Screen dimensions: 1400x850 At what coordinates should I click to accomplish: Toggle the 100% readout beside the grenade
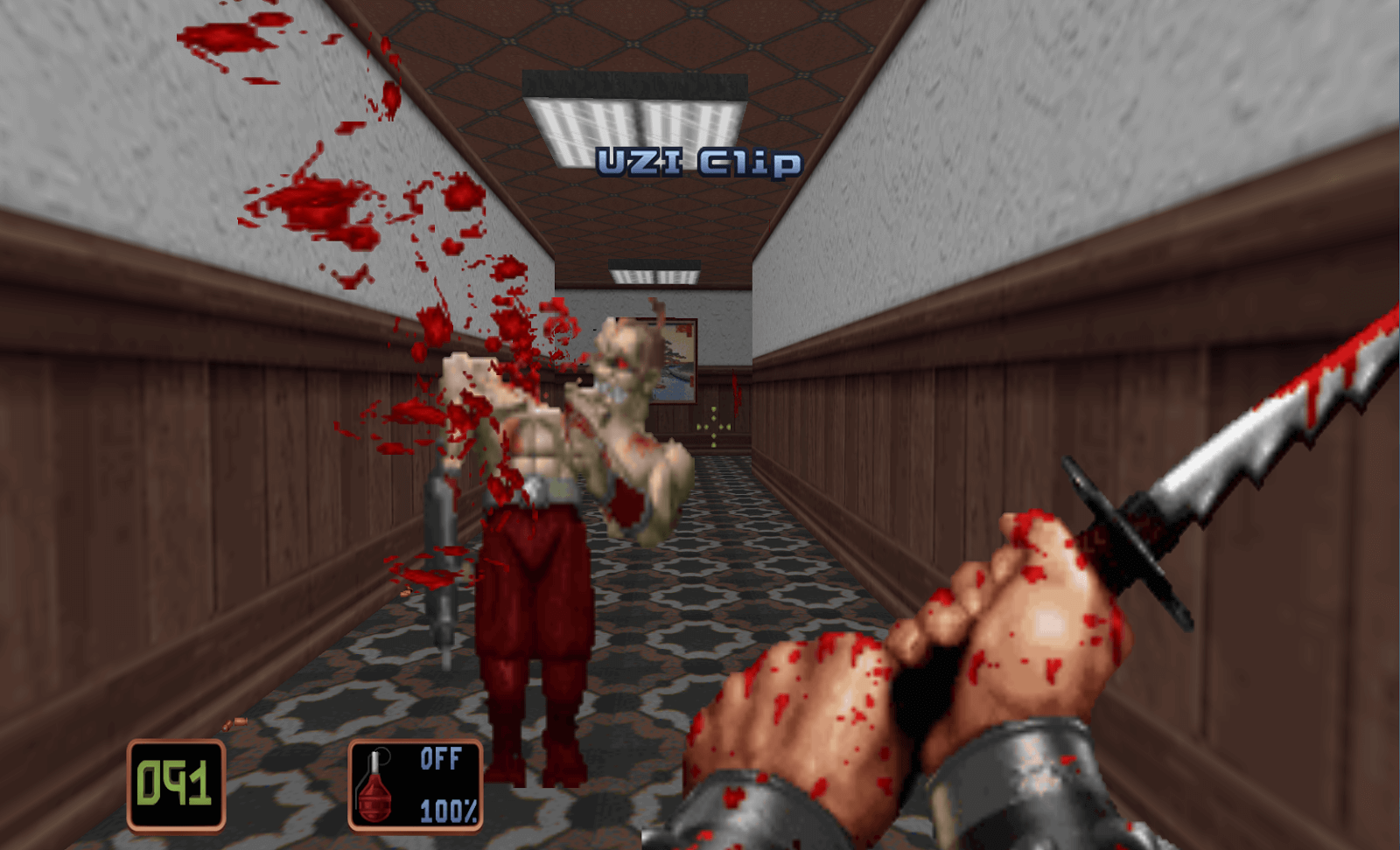pyautogui.click(x=446, y=809)
